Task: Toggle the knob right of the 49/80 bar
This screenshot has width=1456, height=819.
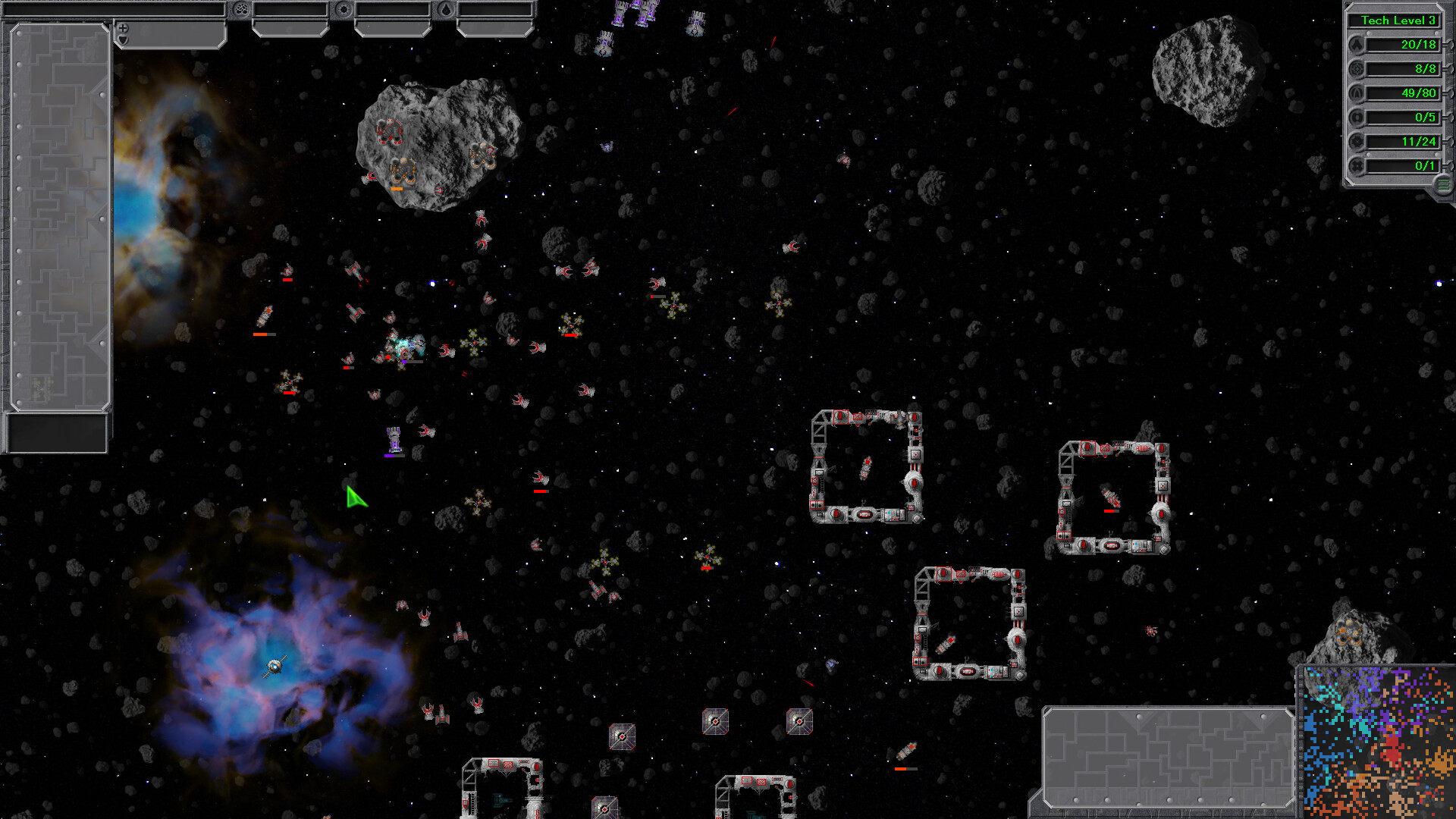Action: pos(1450,93)
